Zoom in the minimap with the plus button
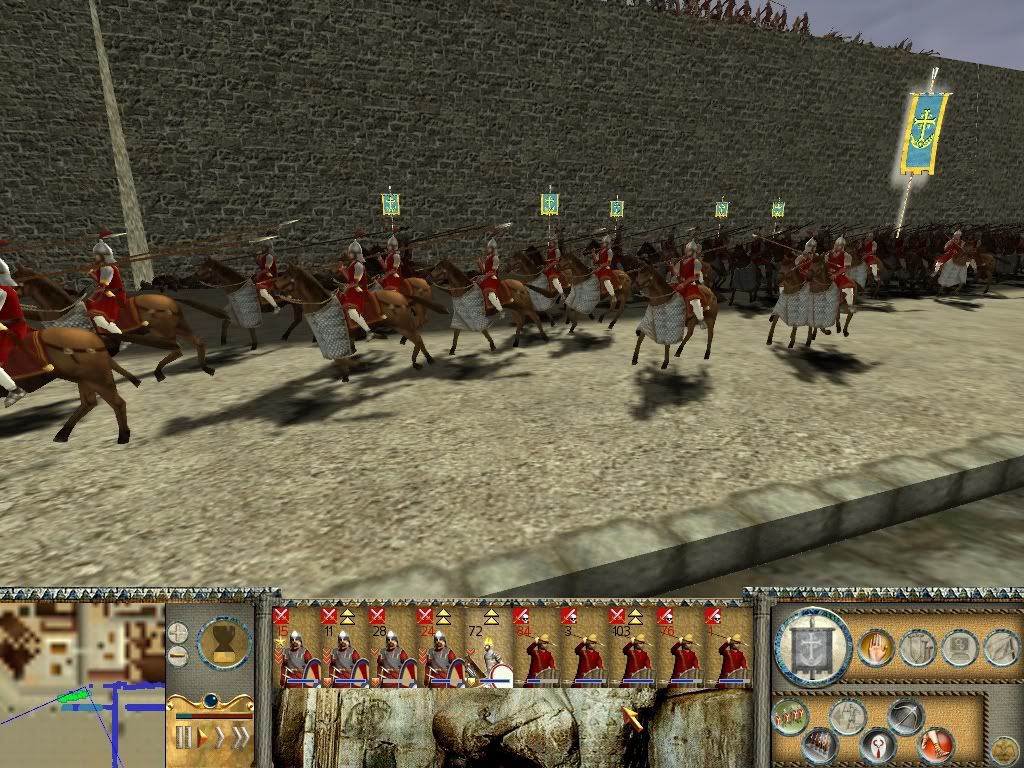This screenshot has width=1024, height=768. click(x=177, y=632)
